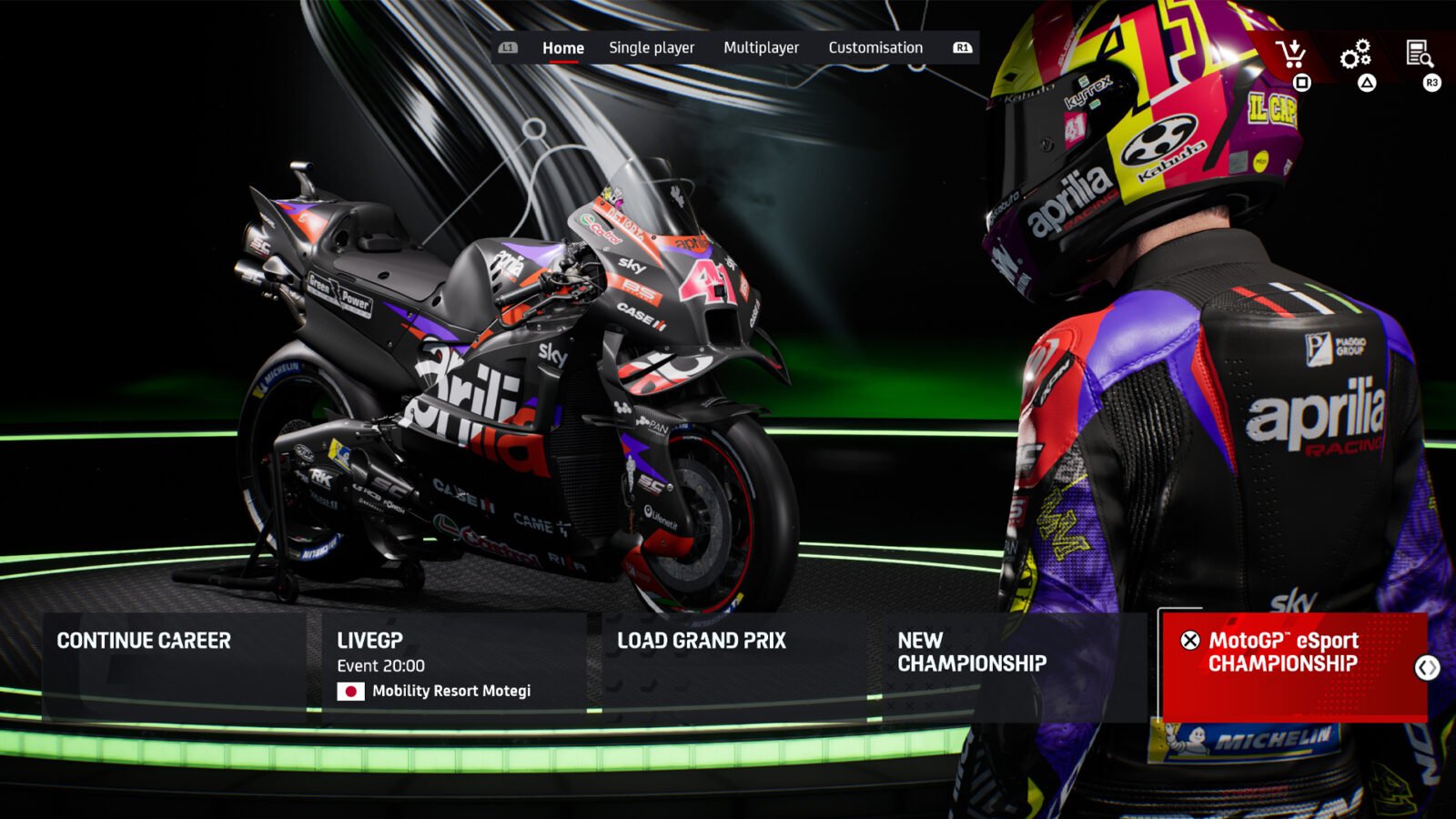The height and width of the screenshot is (819, 1456).
Task: Open the in-game store cart icon
Action: 1291,52
